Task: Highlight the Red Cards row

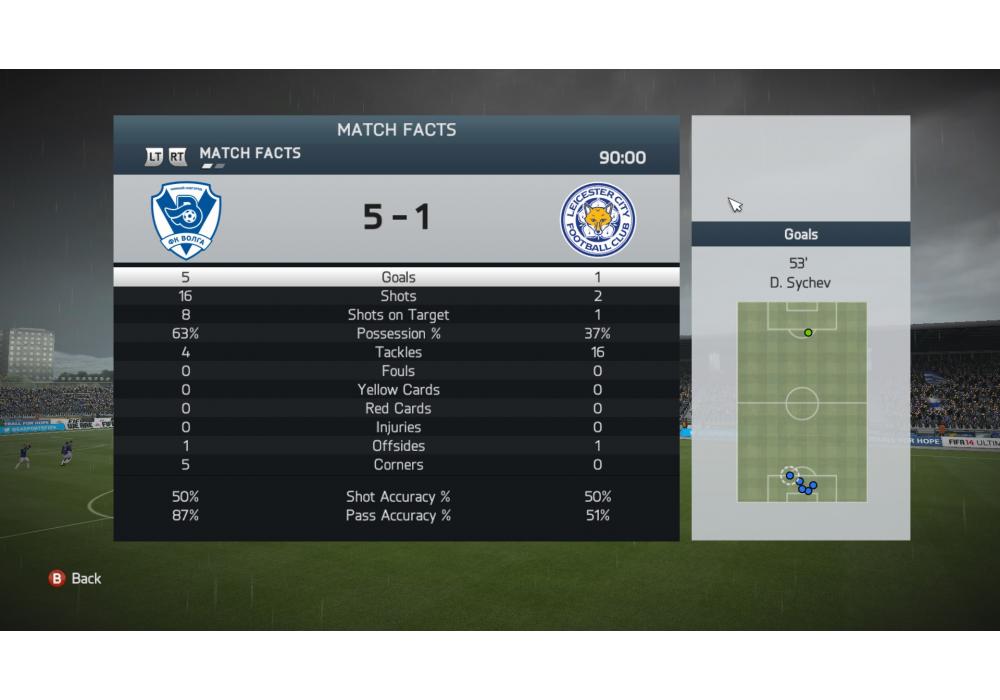Action: [x=398, y=409]
